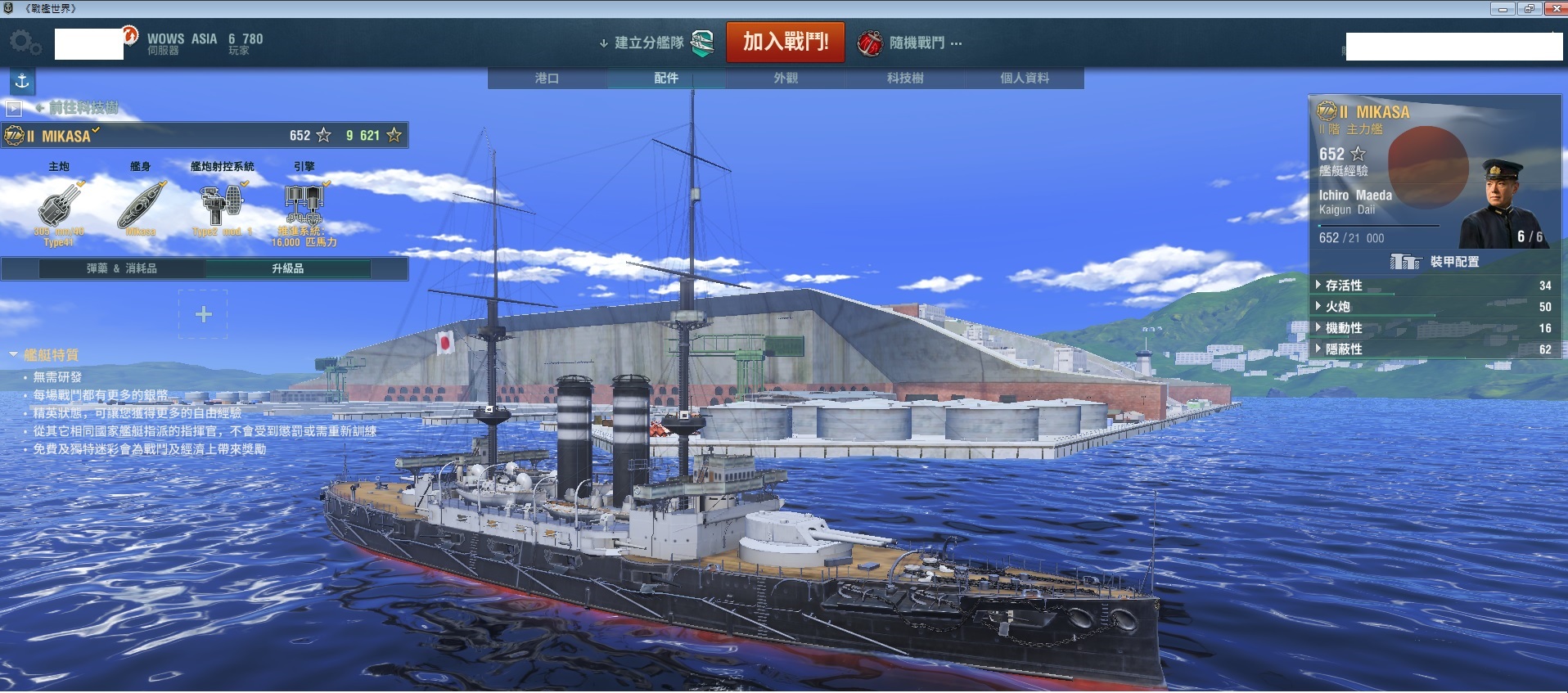Pick the 引擎 engine module
Screen dimensions: 1568x693
tap(304, 205)
